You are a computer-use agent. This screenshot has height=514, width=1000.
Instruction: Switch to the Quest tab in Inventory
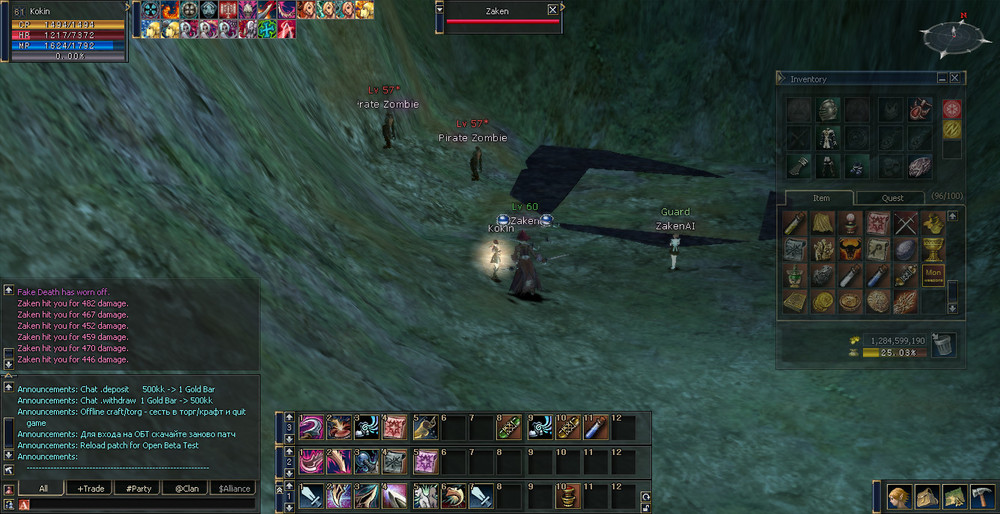pos(892,198)
